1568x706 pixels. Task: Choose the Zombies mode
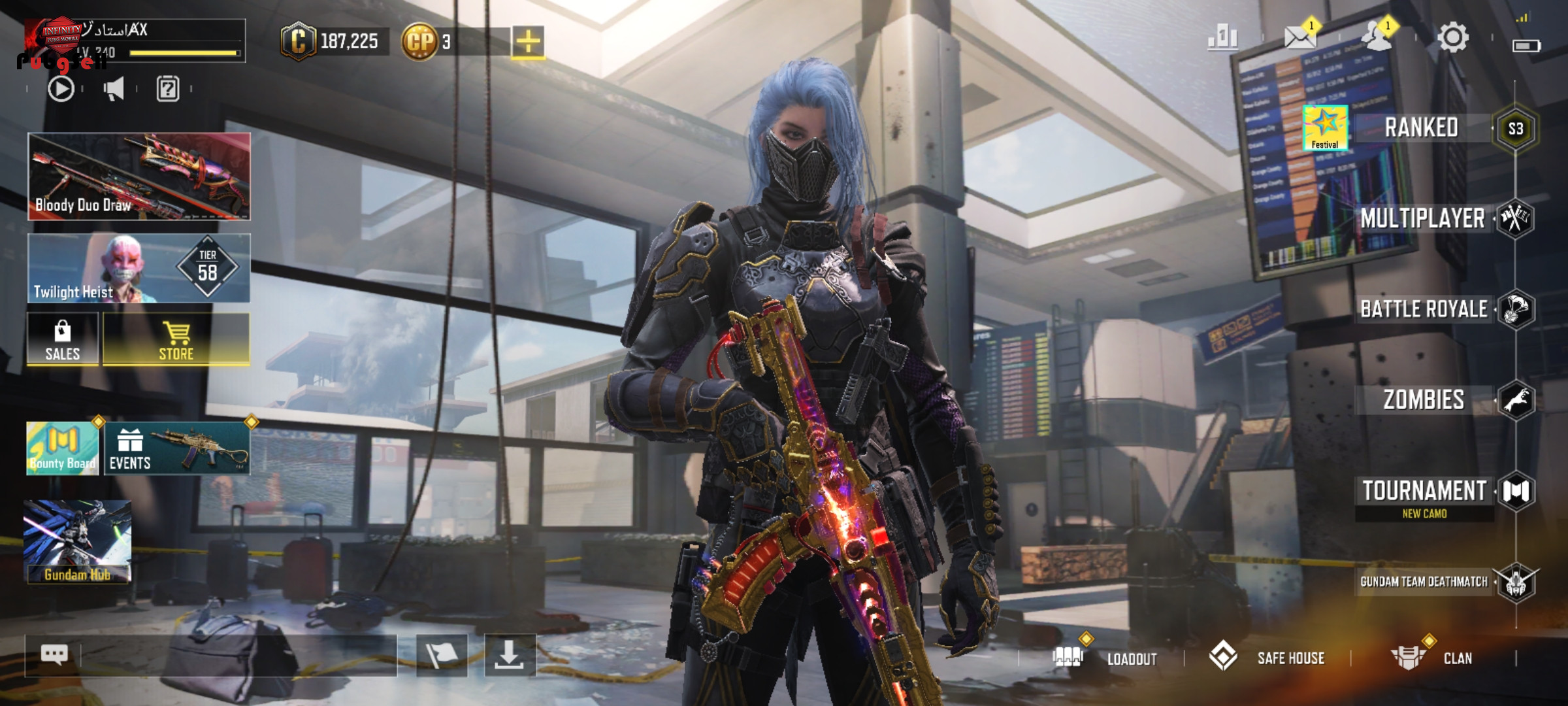point(1424,399)
